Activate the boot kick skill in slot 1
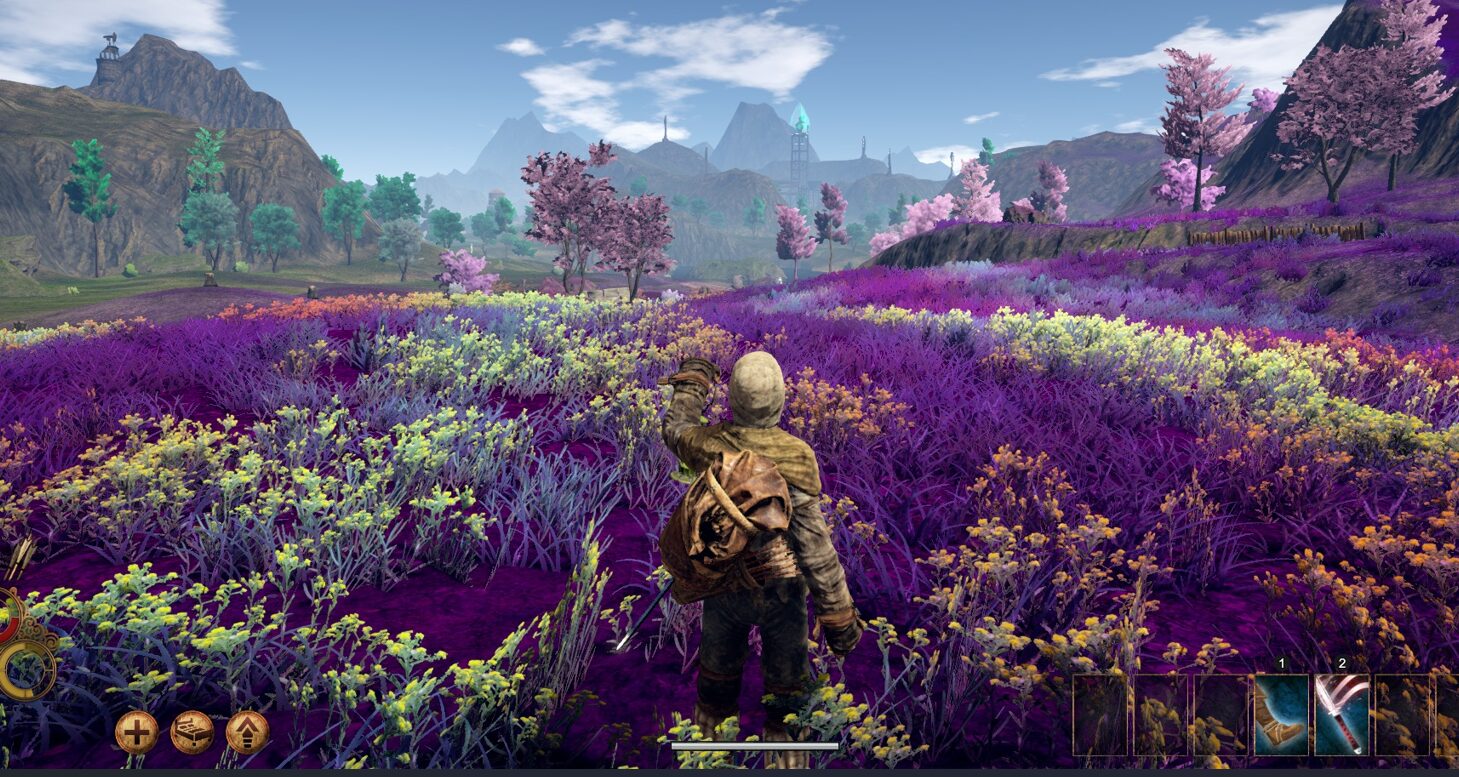This screenshot has height=777, width=1459. click(1280, 714)
